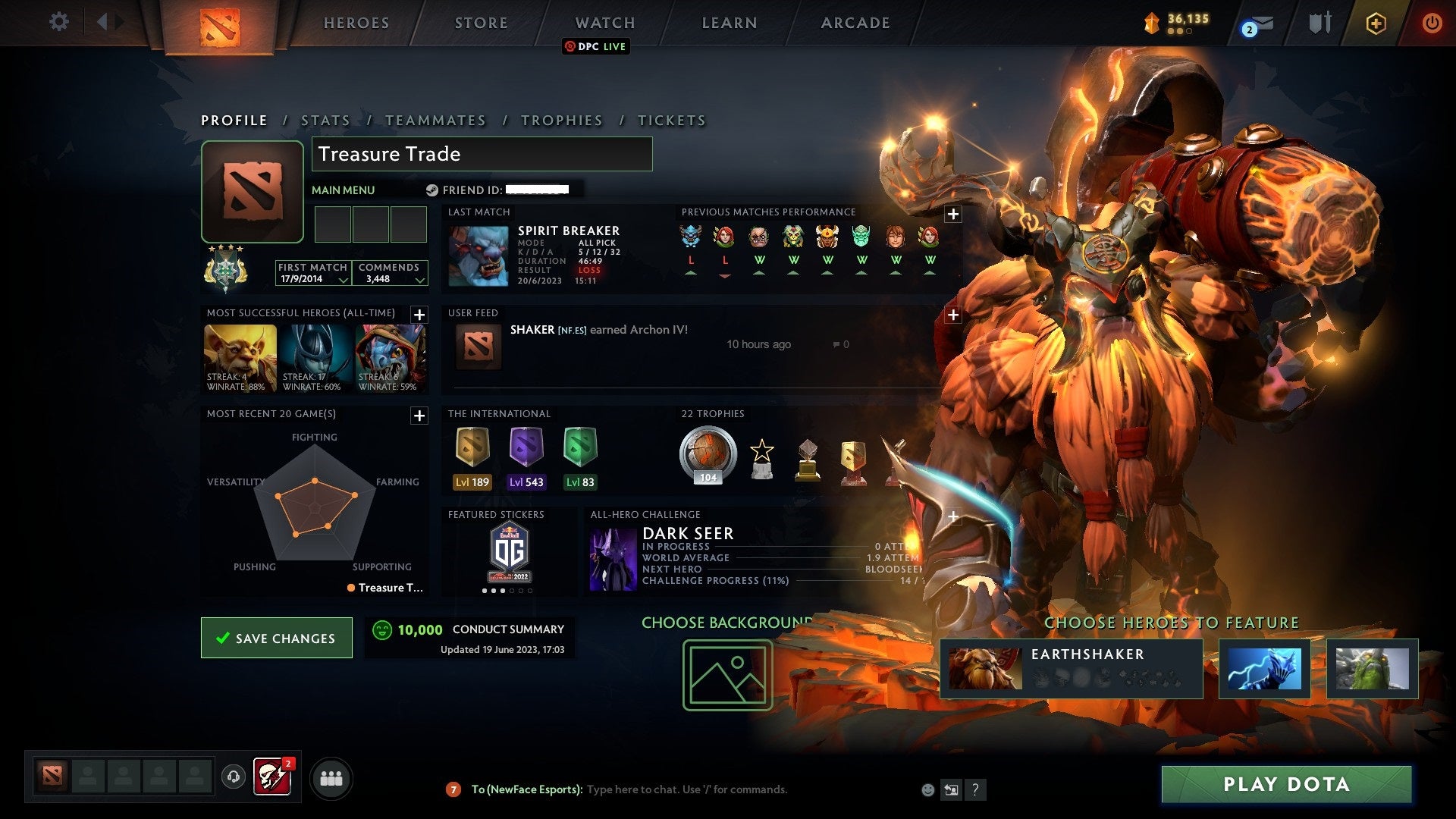This screenshot has width=1456, height=819.
Task: Open the DPC LIVE broadcast indicator
Action: point(596,46)
